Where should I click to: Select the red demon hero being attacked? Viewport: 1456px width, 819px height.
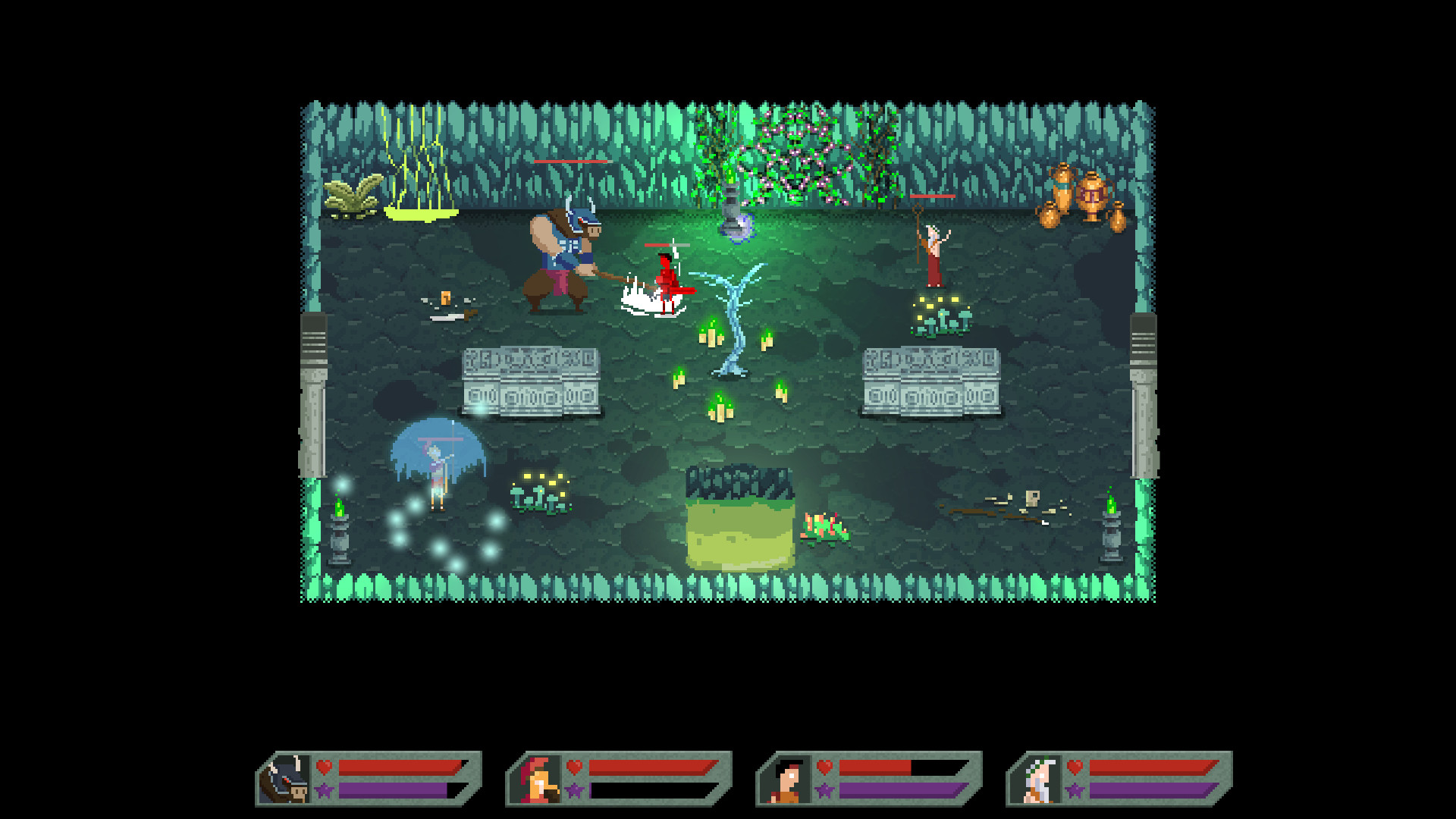666,281
